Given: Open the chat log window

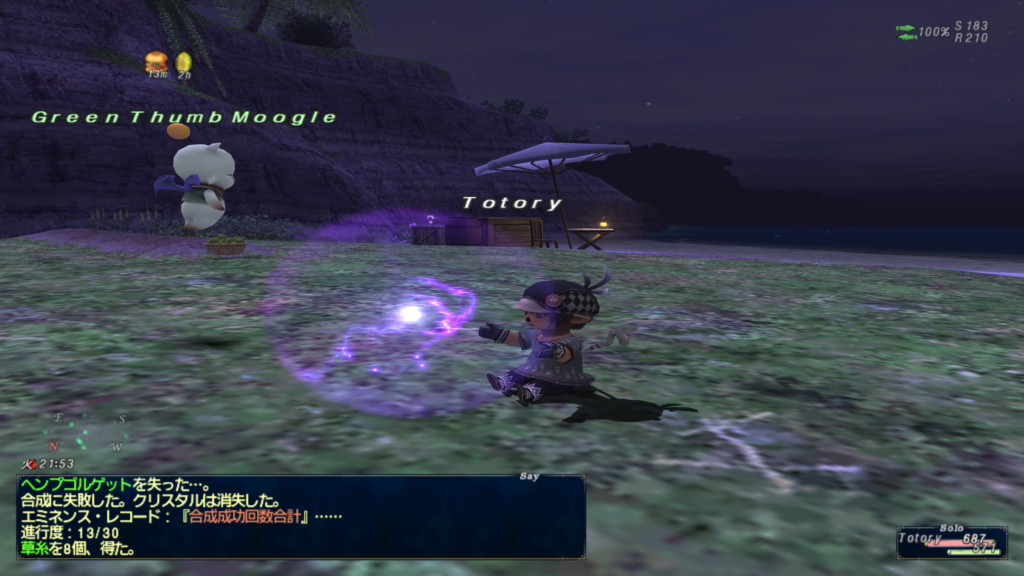Looking at the screenshot, I should coord(300,516).
